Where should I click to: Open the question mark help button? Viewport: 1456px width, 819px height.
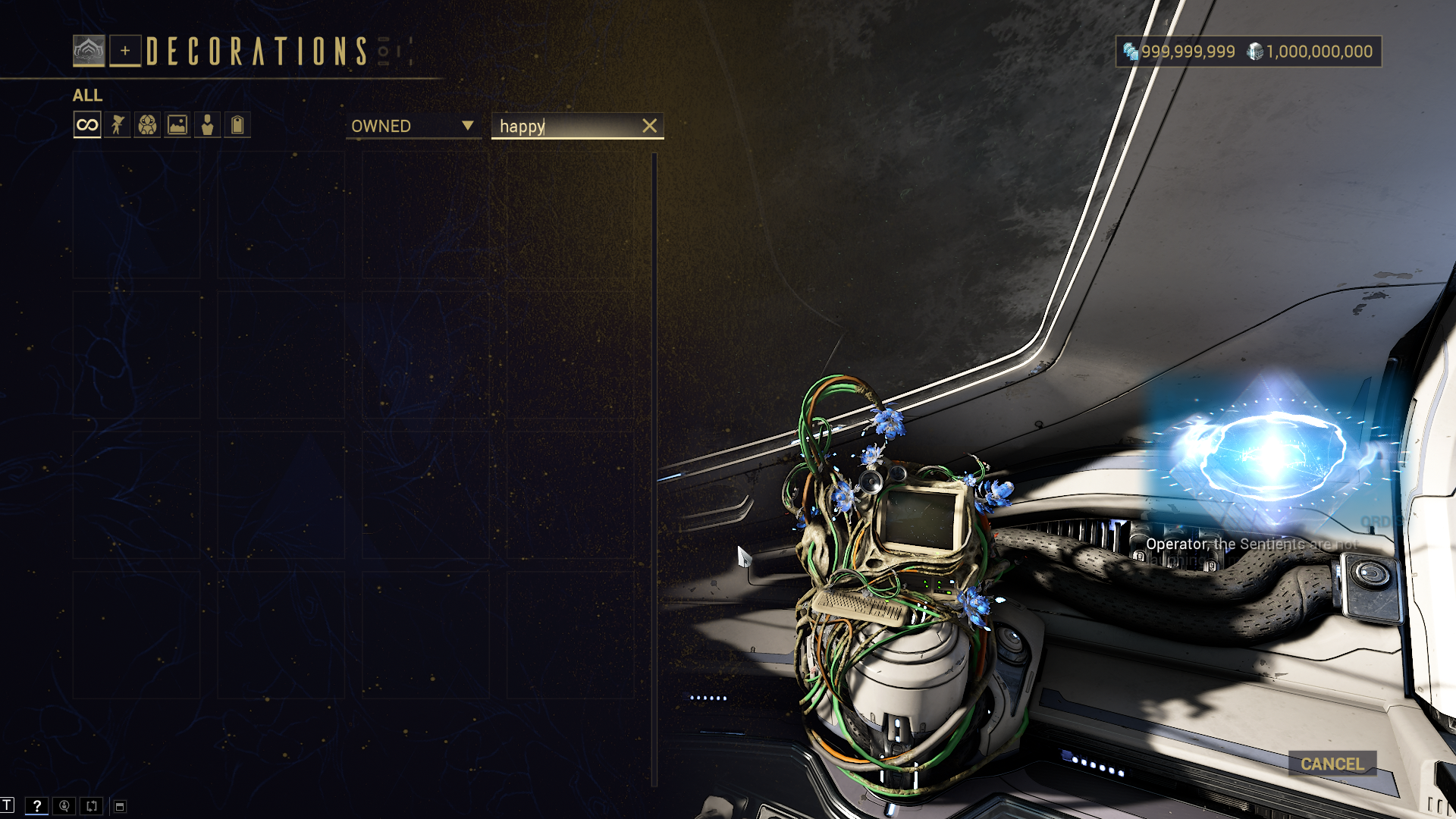pyautogui.click(x=36, y=806)
